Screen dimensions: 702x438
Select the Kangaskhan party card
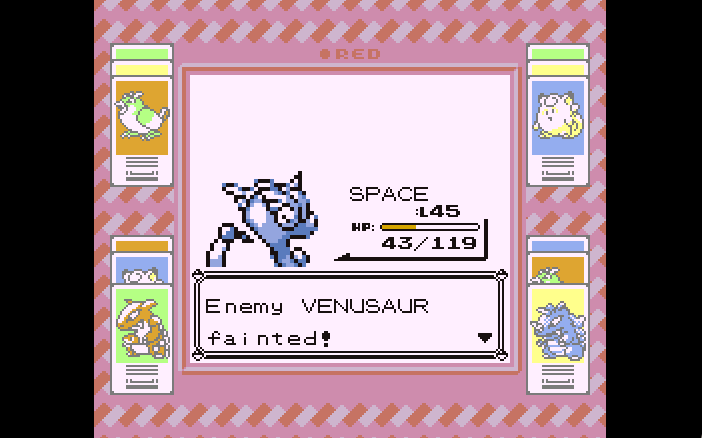(141, 324)
